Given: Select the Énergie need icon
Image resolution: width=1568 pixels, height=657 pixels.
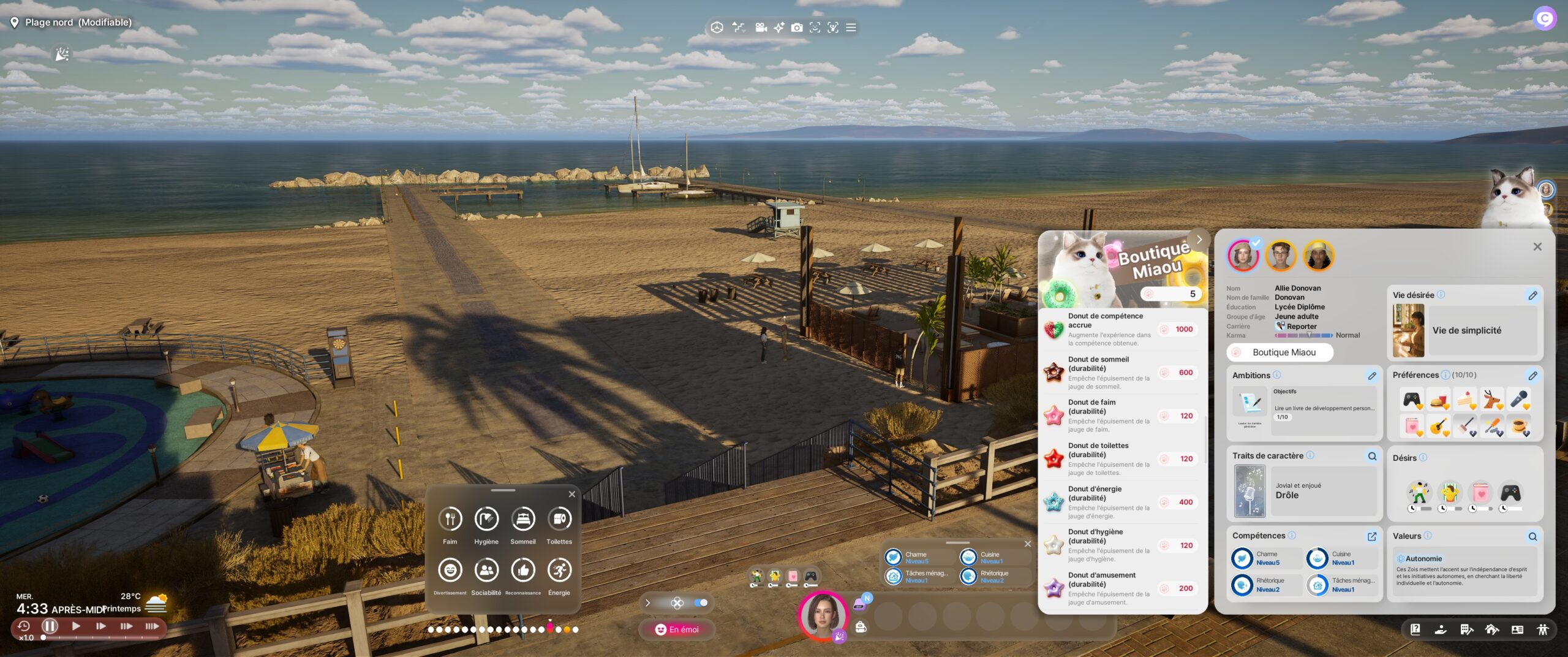Looking at the screenshot, I should (x=559, y=571).
